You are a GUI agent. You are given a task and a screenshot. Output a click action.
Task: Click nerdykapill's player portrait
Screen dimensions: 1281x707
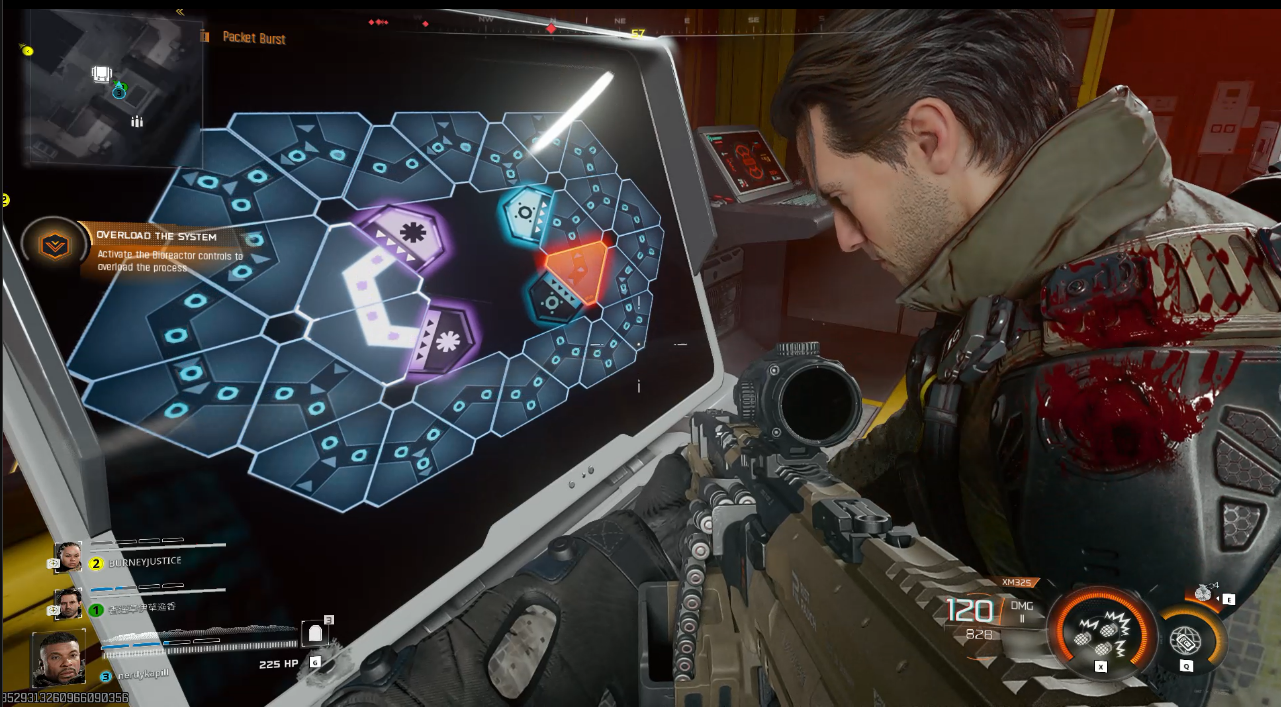click(59, 656)
